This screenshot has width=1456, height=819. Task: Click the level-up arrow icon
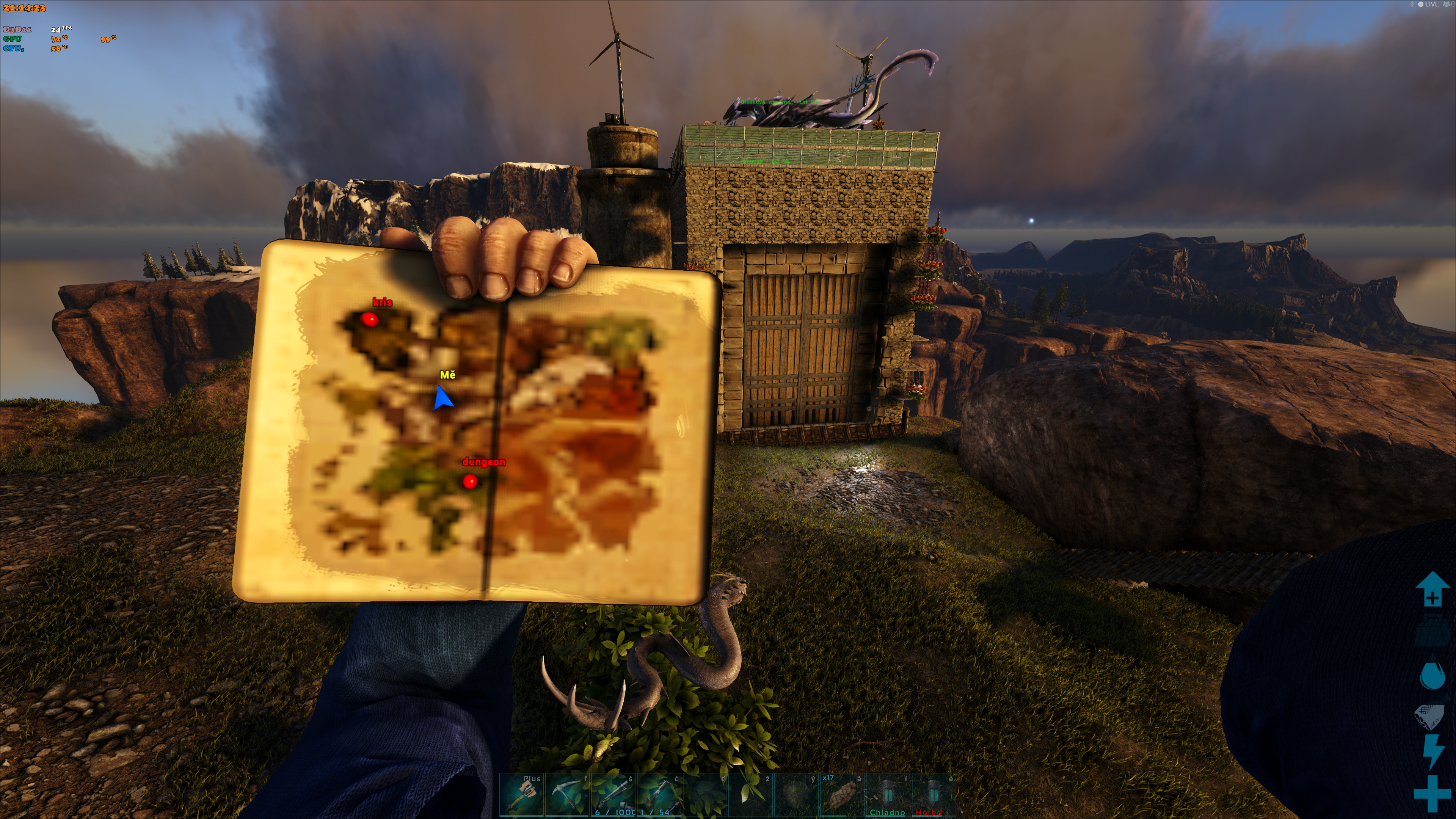[1432, 589]
